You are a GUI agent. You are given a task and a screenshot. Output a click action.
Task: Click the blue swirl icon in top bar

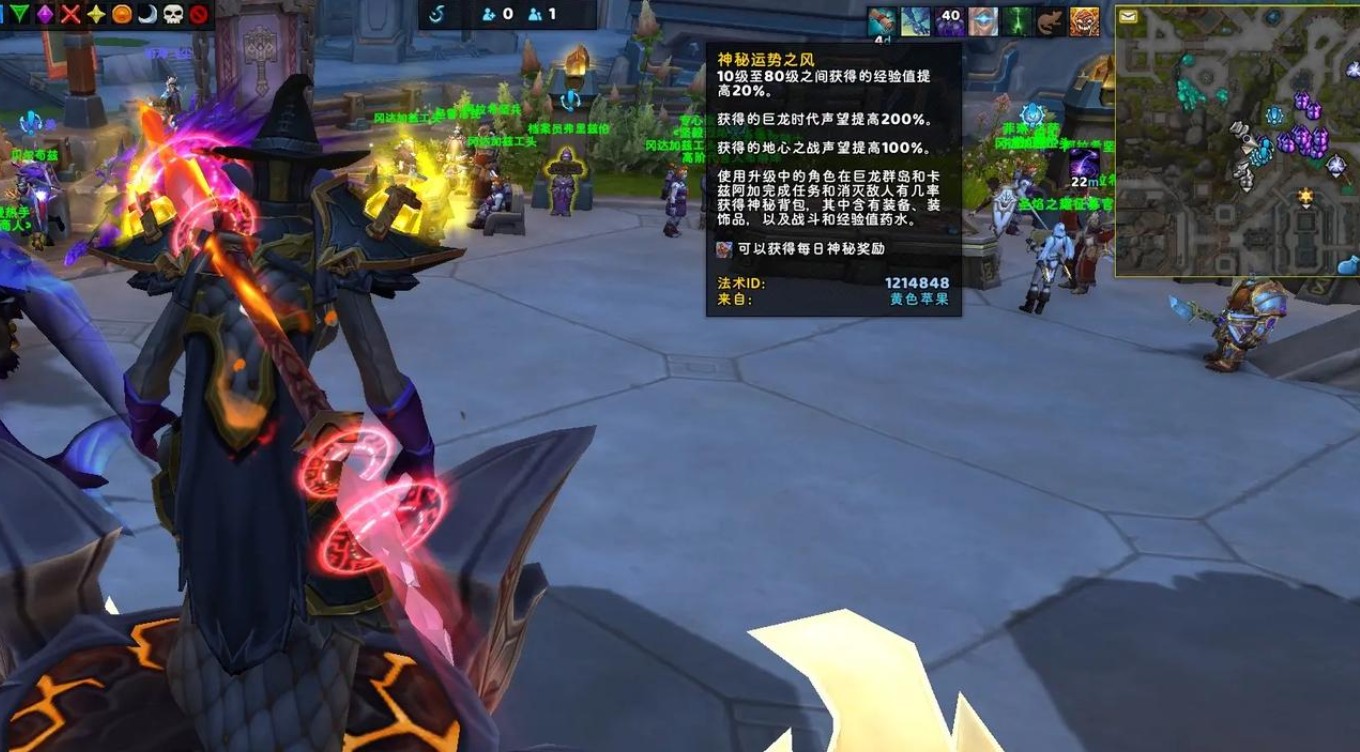[437, 14]
